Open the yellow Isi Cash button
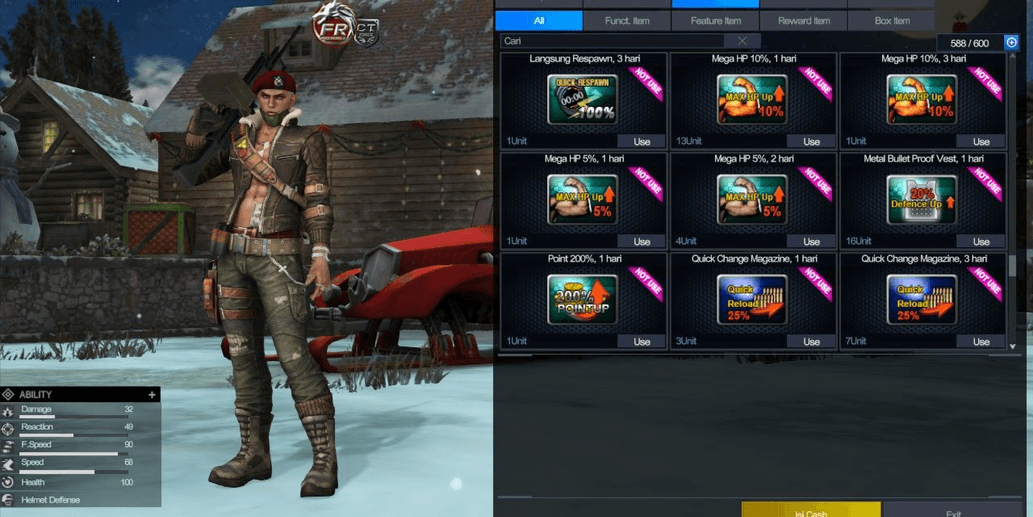1033x517 pixels. tap(810, 510)
